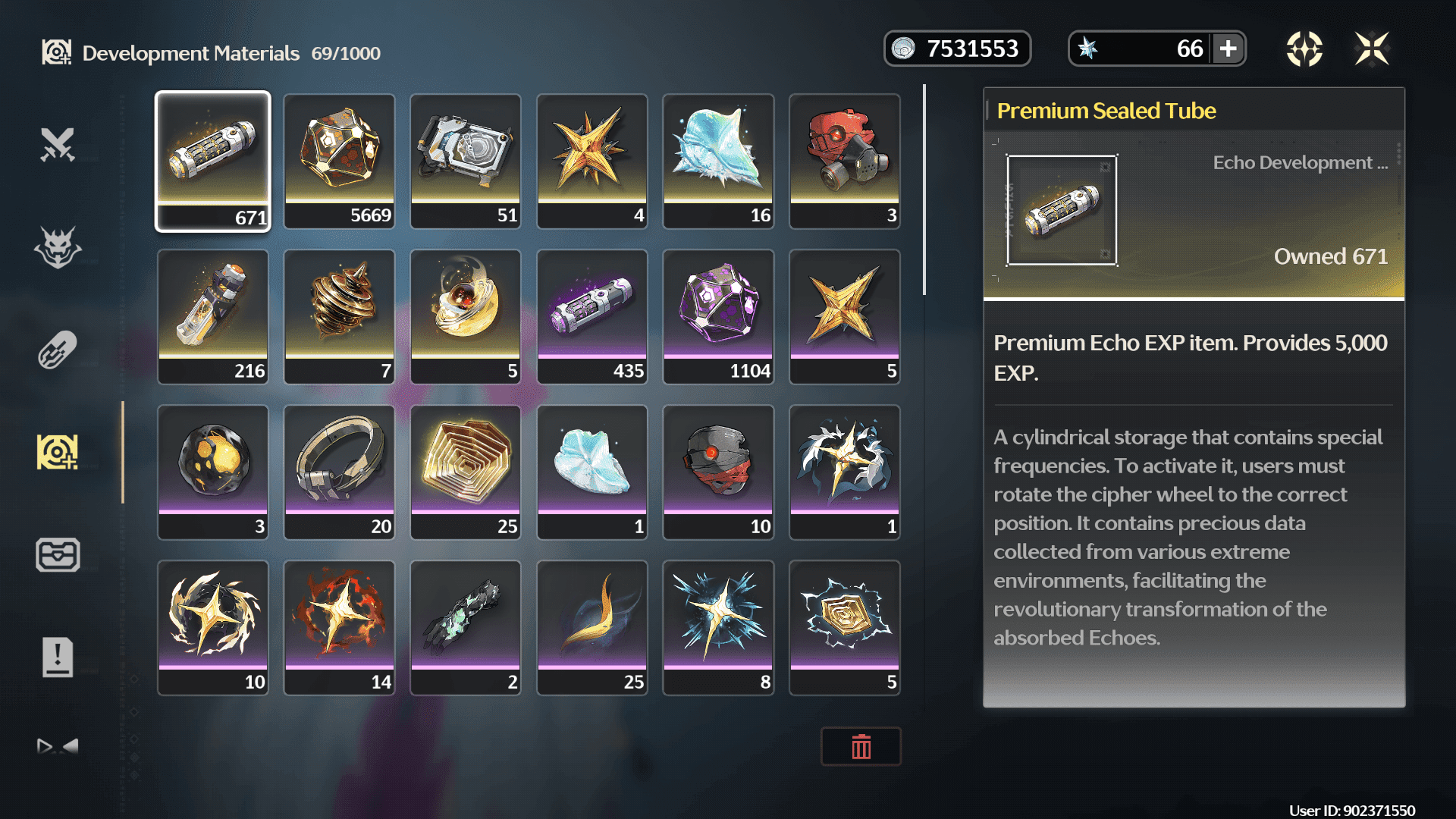Viewport: 1456px width, 819px height.
Task: Choose the golden spiral drill item
Action: (339, 316)
